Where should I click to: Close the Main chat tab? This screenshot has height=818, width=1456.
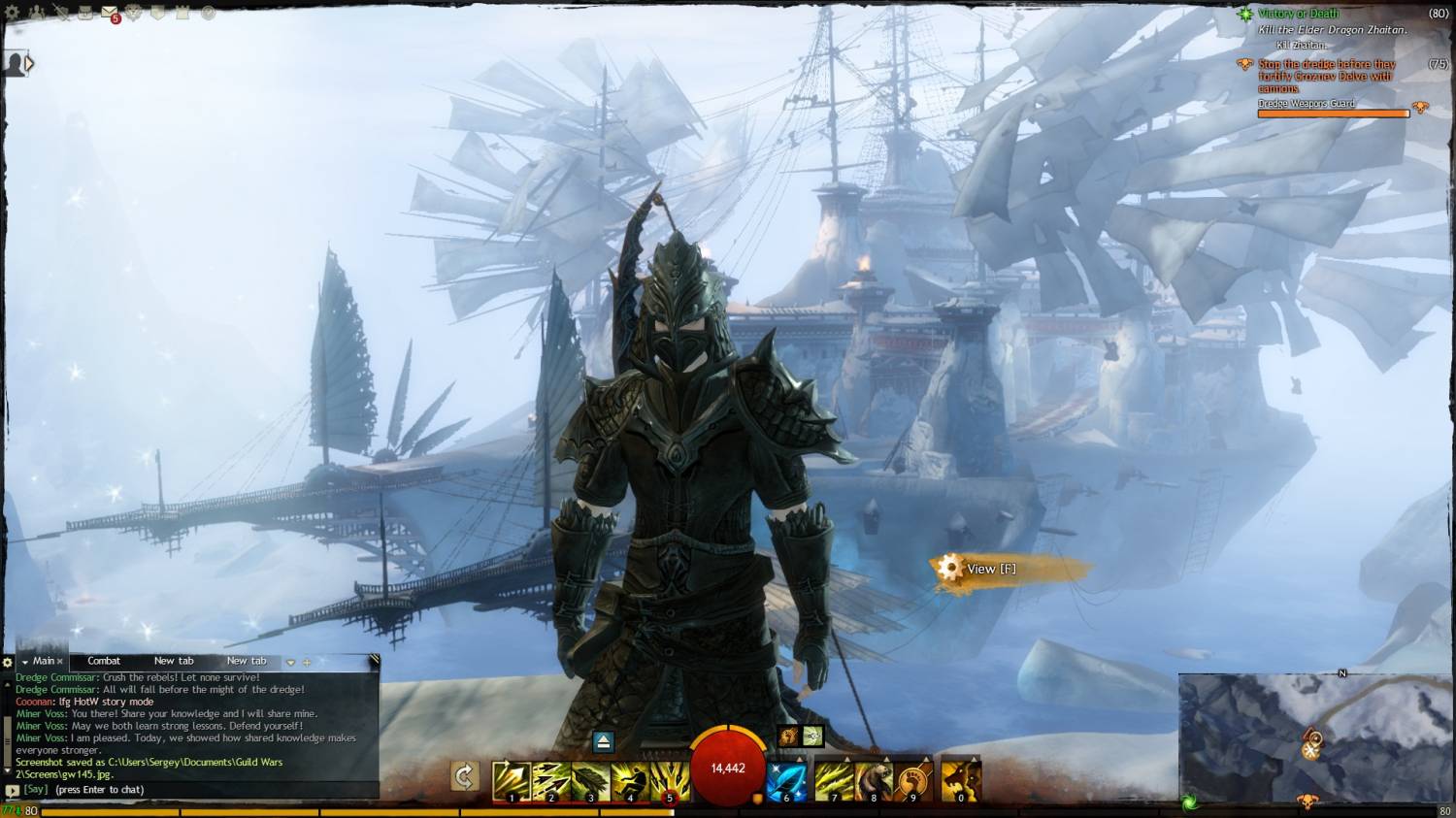pyautogui.click(x=60, y=662)
